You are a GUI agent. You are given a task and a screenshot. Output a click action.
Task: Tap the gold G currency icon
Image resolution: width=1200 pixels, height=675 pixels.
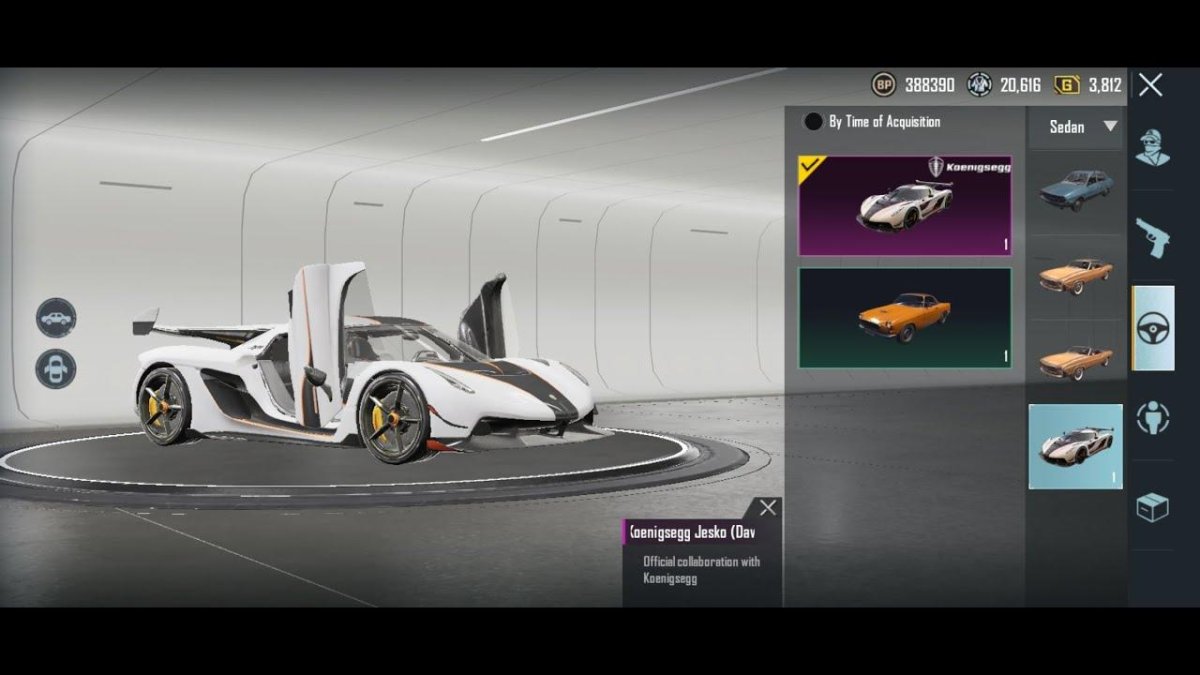1067,85
